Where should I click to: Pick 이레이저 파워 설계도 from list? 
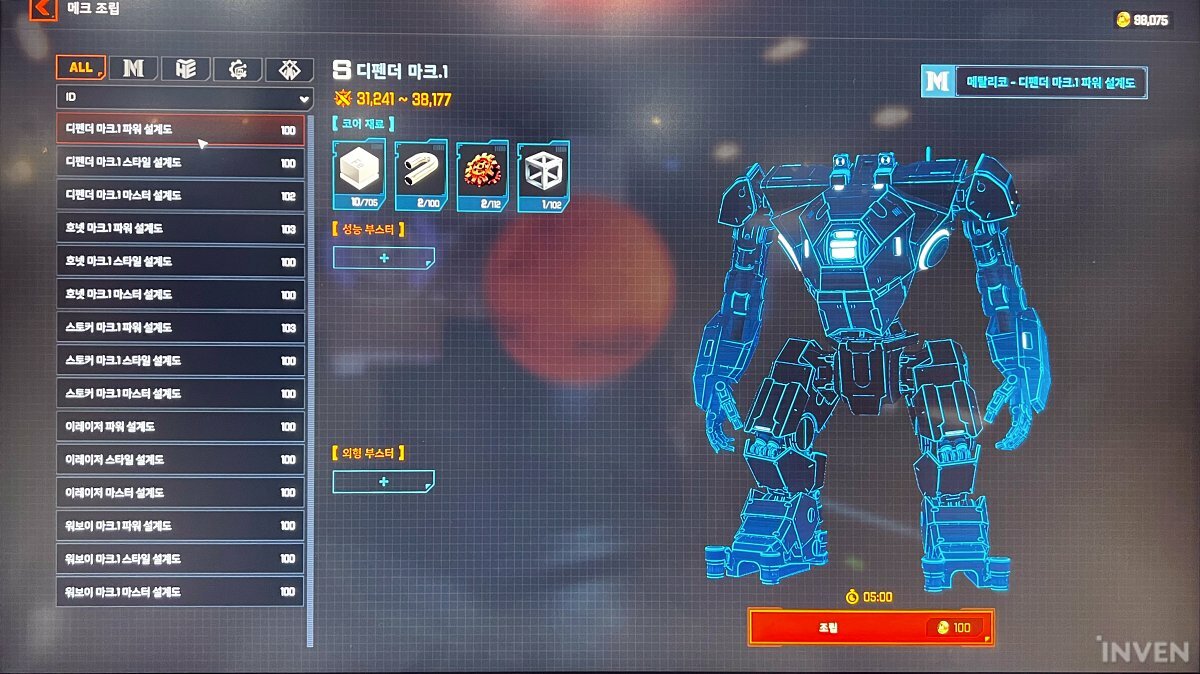click(180, 427)
